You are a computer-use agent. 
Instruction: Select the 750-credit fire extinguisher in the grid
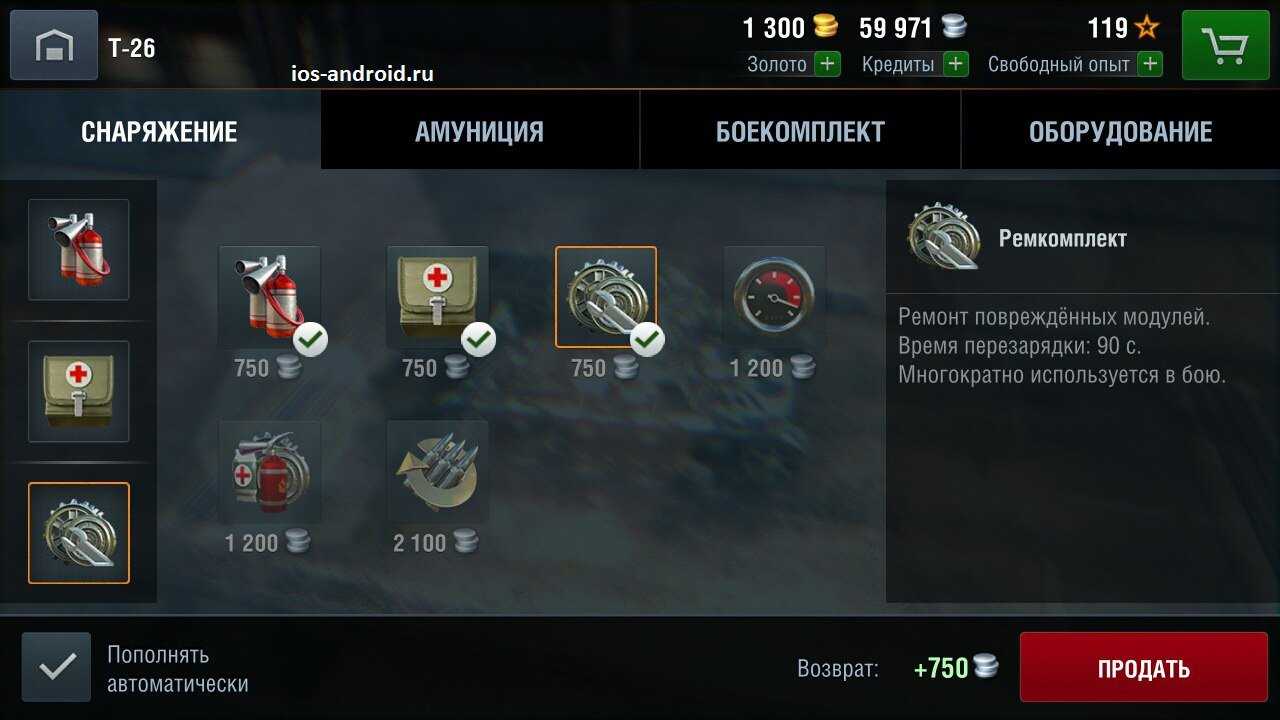point(269,297)
